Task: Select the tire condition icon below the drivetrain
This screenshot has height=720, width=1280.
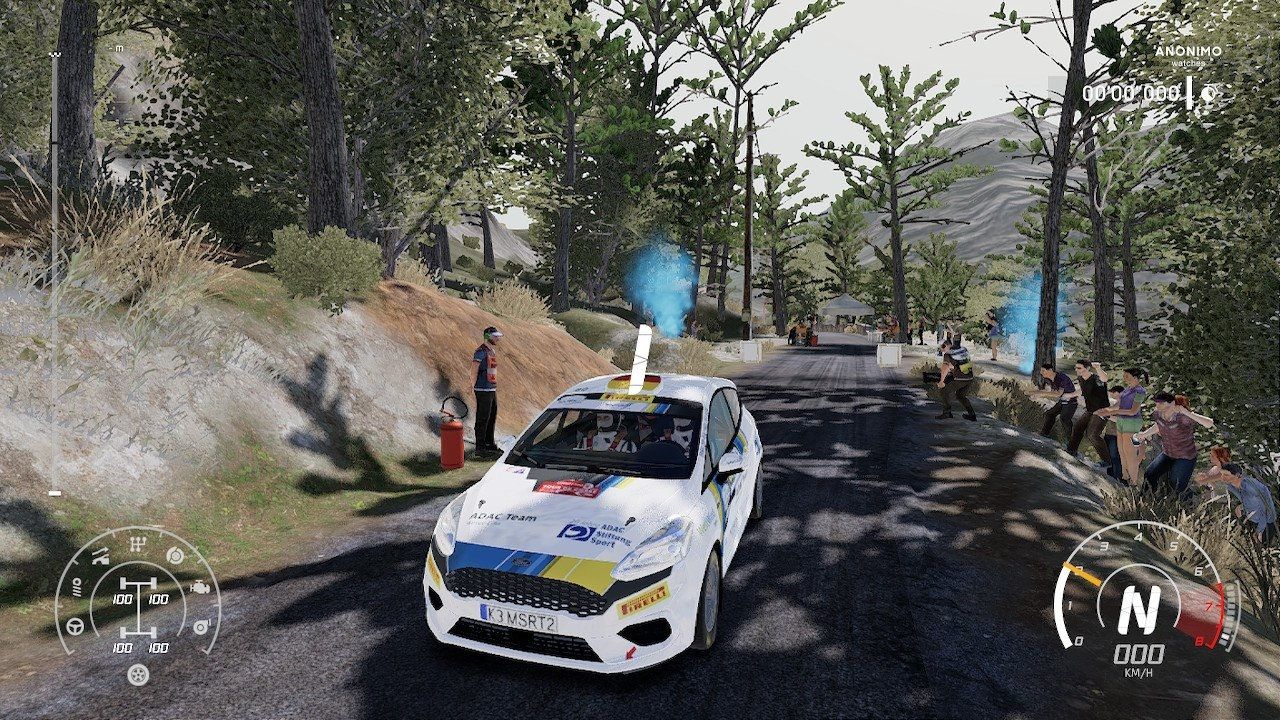Action: 137,676
